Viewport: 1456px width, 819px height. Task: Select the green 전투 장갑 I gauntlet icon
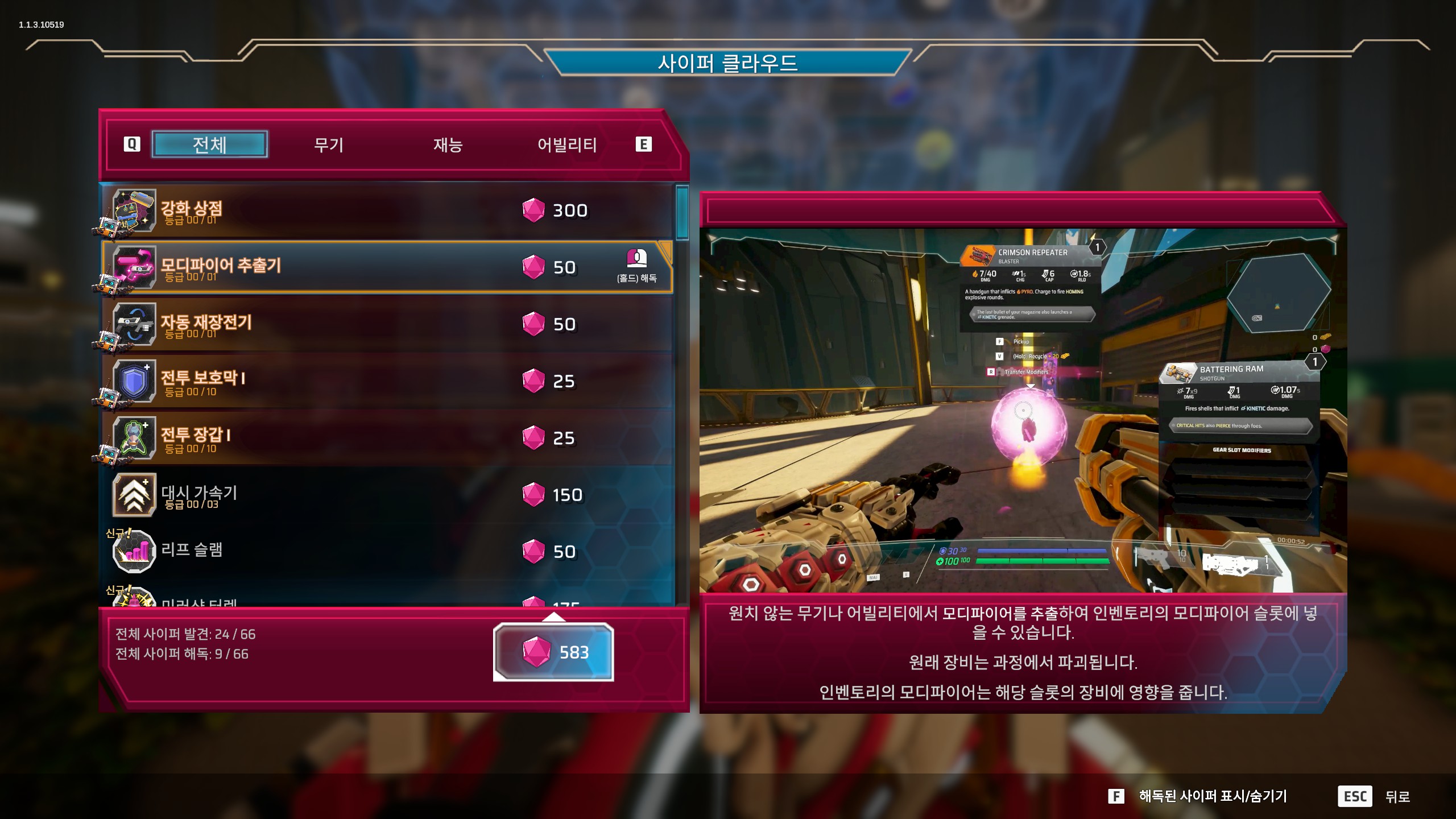[135, 438]
